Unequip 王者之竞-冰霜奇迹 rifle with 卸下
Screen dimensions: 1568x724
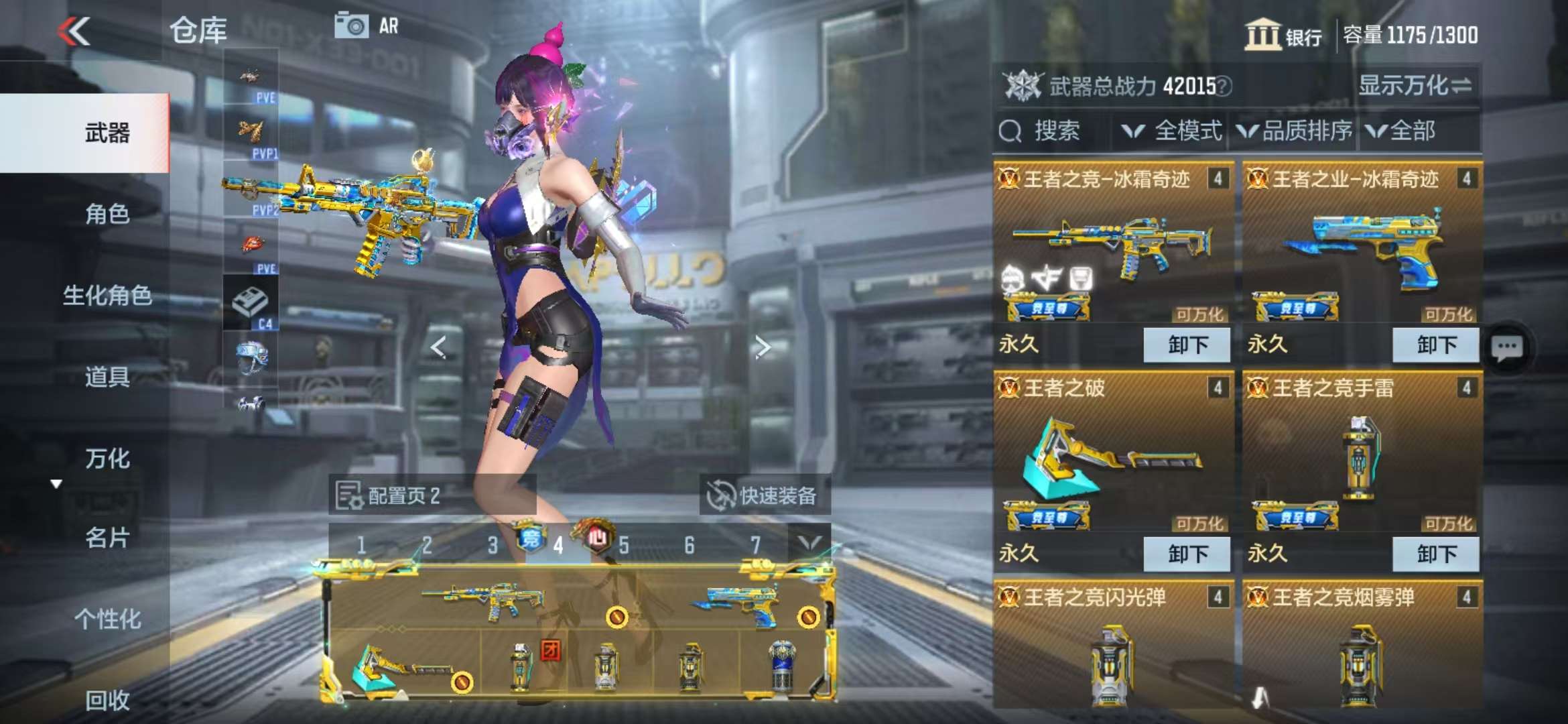point(1187,345)
